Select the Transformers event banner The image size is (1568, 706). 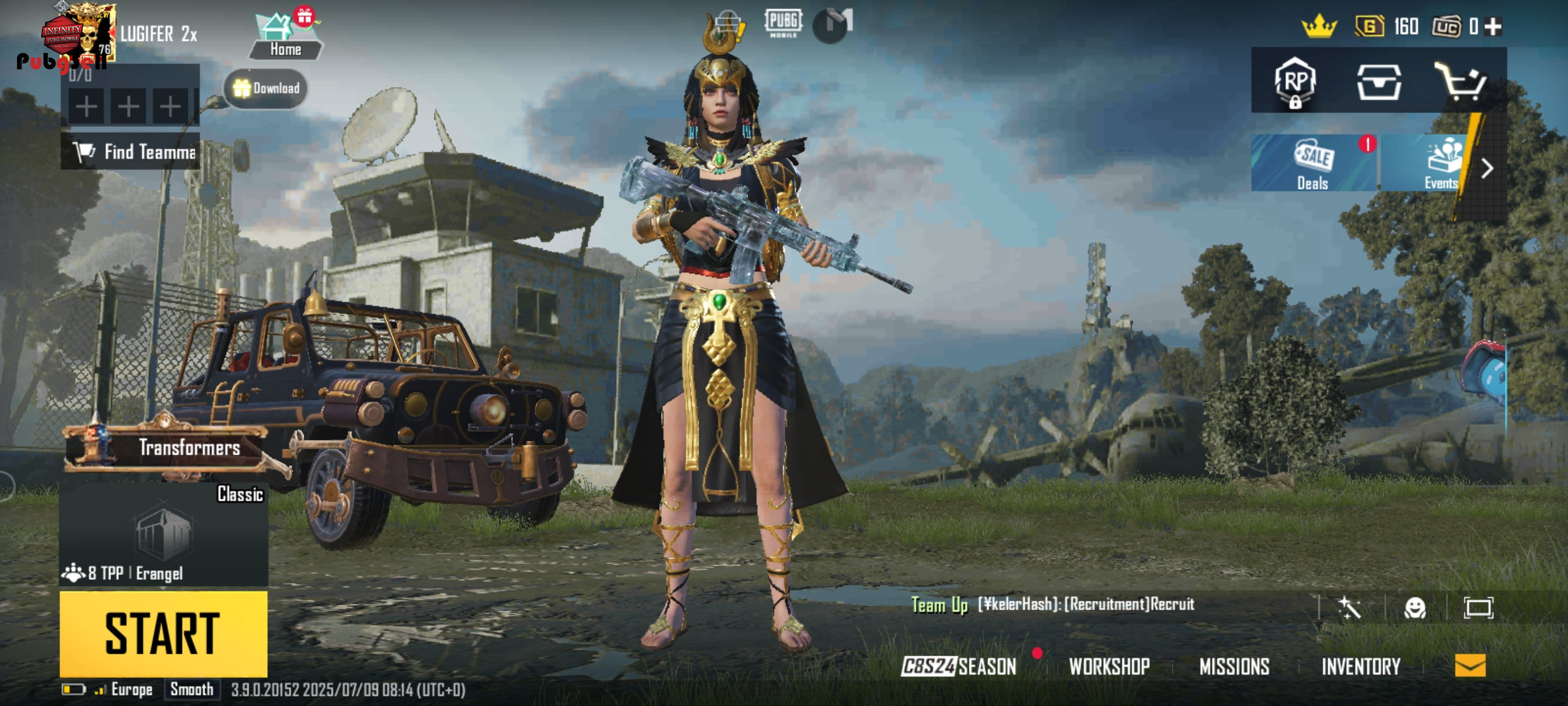165,448
